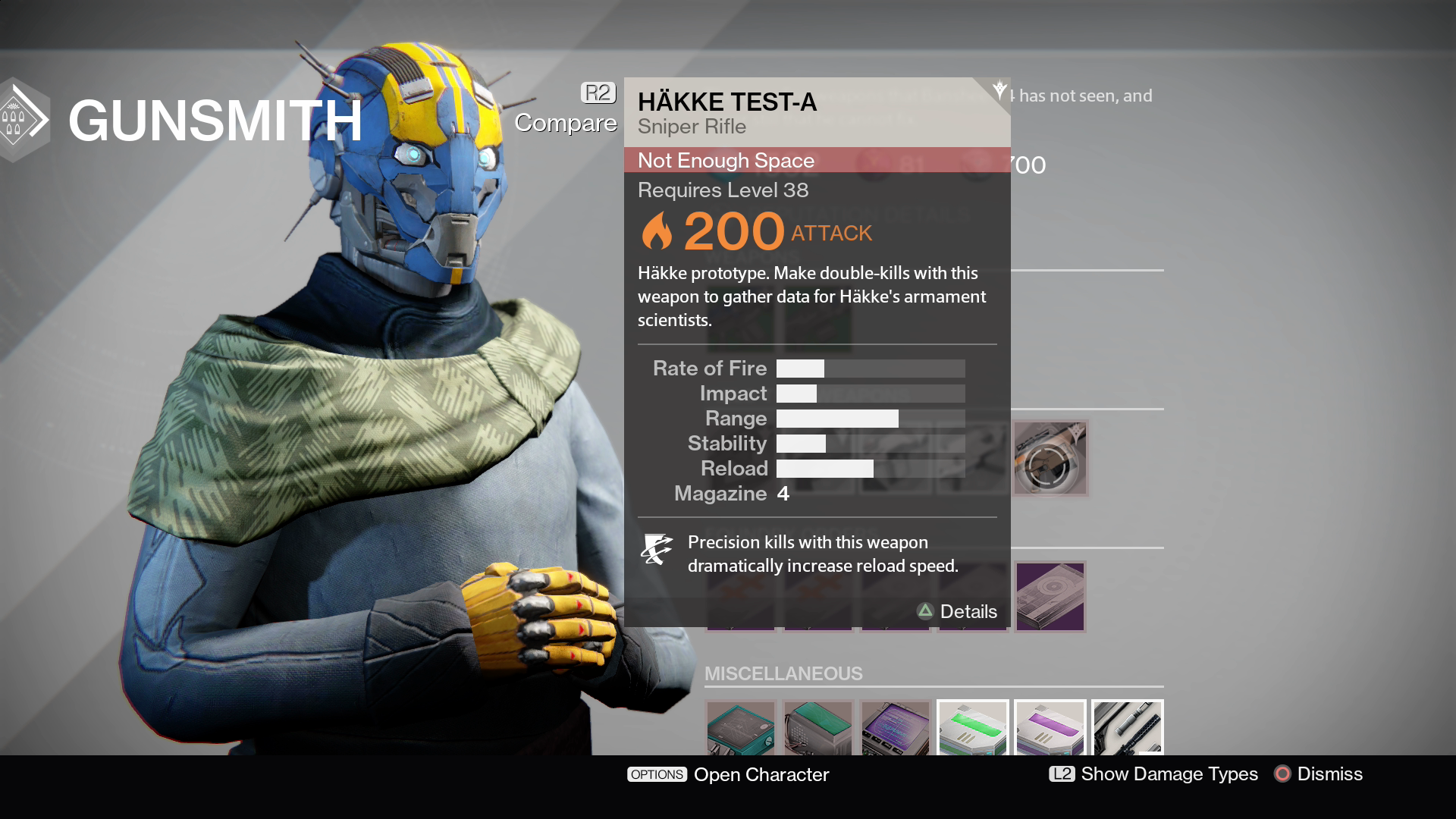Select the weapon parts item
This screenshot has width=1456, height=819.
[x=1128, y=729]
